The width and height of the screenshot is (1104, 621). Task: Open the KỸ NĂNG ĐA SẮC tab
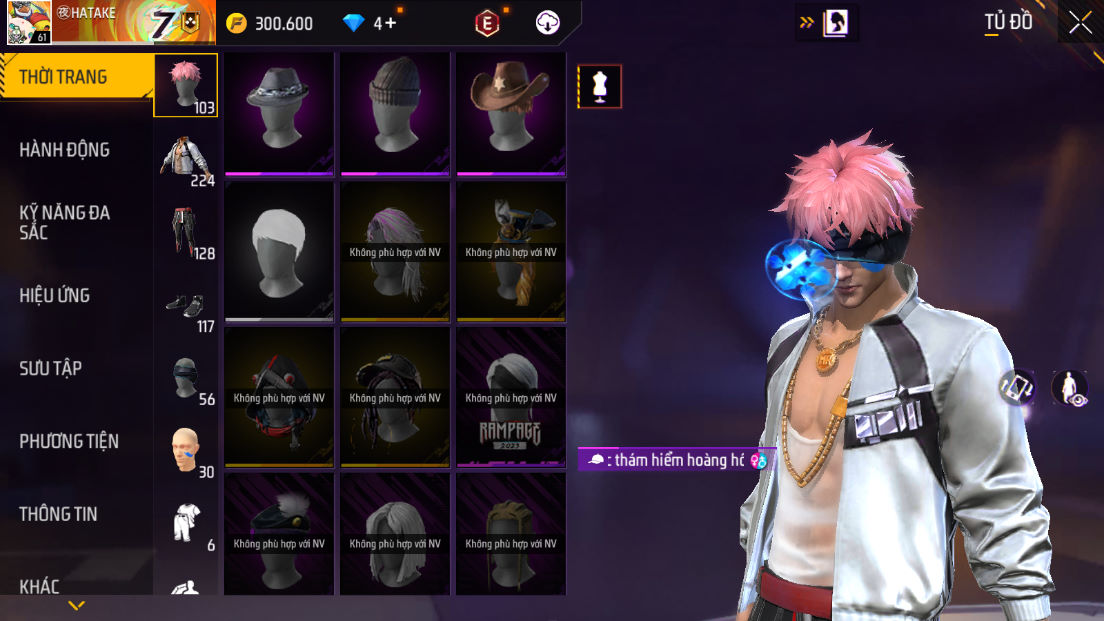tap(64, 222)
